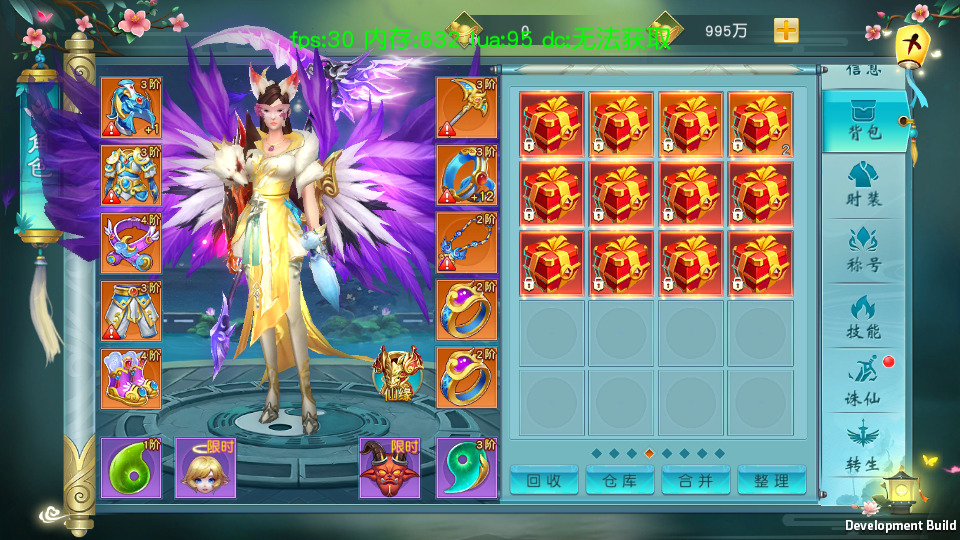
Task: Open the 仓库 warehouse
Action: 620,481
